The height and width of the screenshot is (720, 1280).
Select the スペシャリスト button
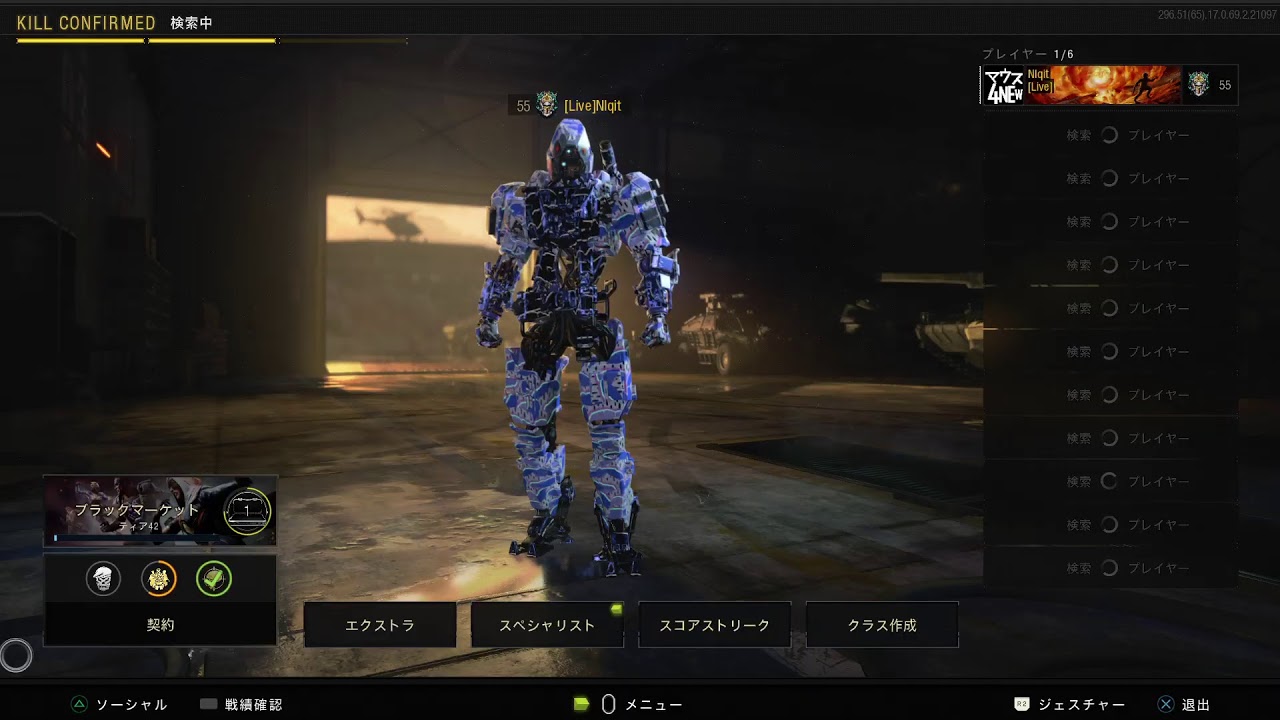[547, 625]
